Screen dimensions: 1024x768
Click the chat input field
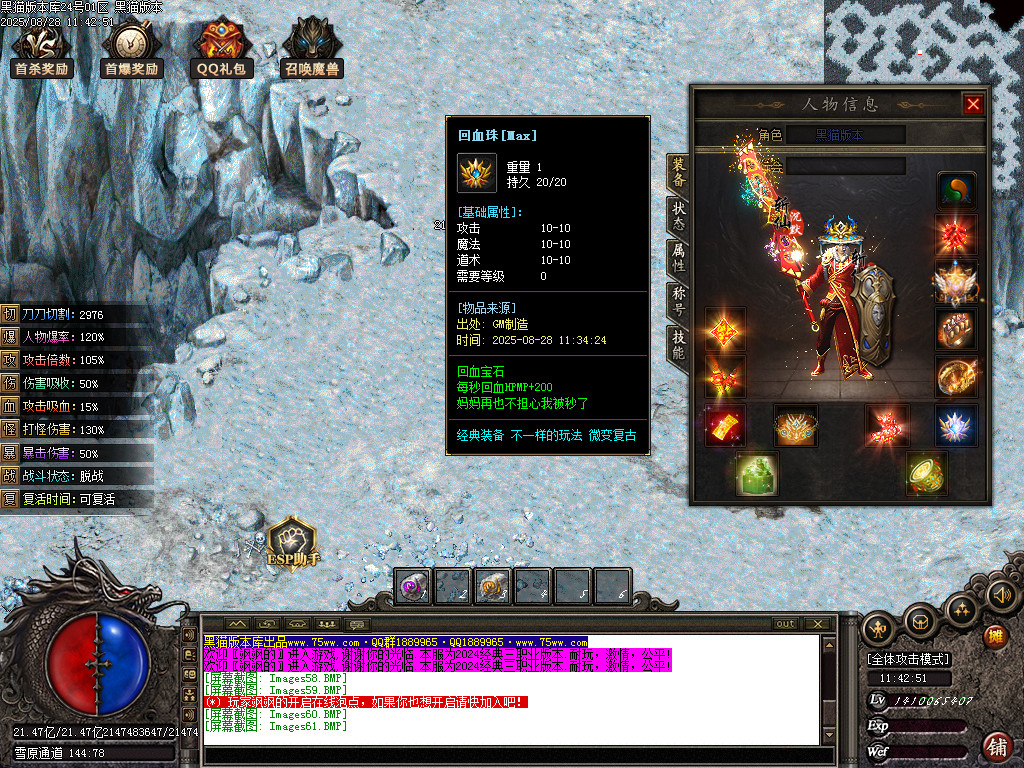pyautogui.click(x=515, y=755)
